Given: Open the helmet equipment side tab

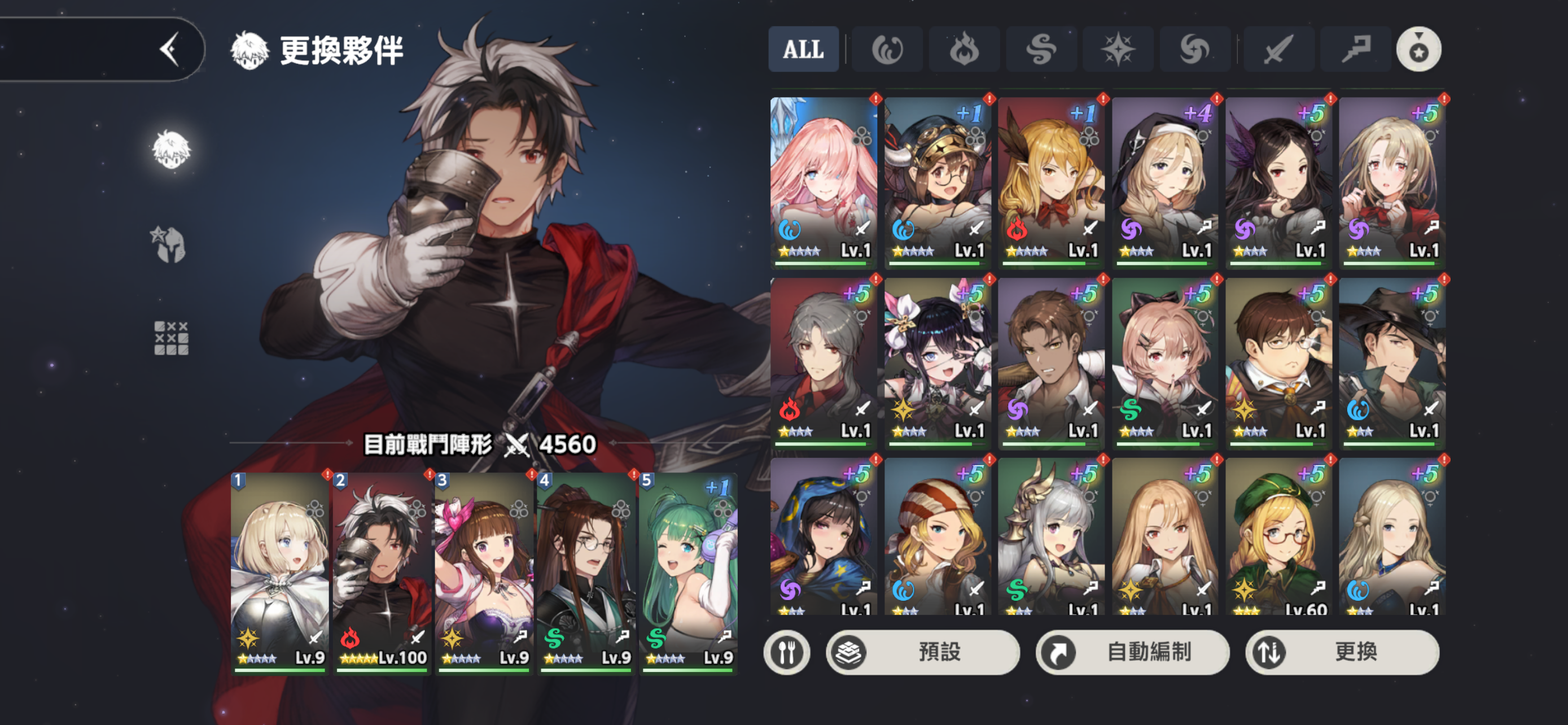Looking at the screenshot, I should (170, 244).
